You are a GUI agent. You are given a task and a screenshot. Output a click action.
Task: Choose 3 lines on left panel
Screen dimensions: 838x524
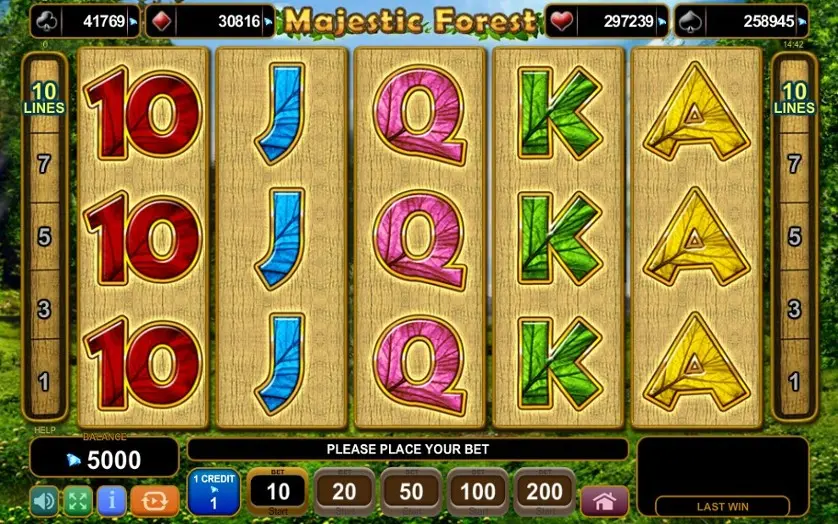point(44,309)
